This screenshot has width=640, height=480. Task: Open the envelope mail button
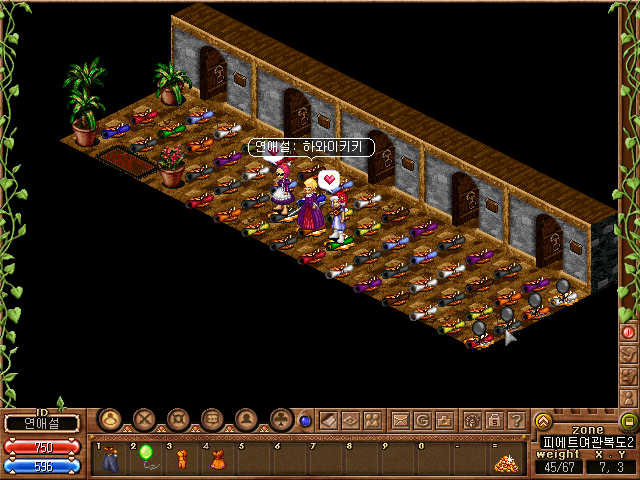(x=399, y=420)
